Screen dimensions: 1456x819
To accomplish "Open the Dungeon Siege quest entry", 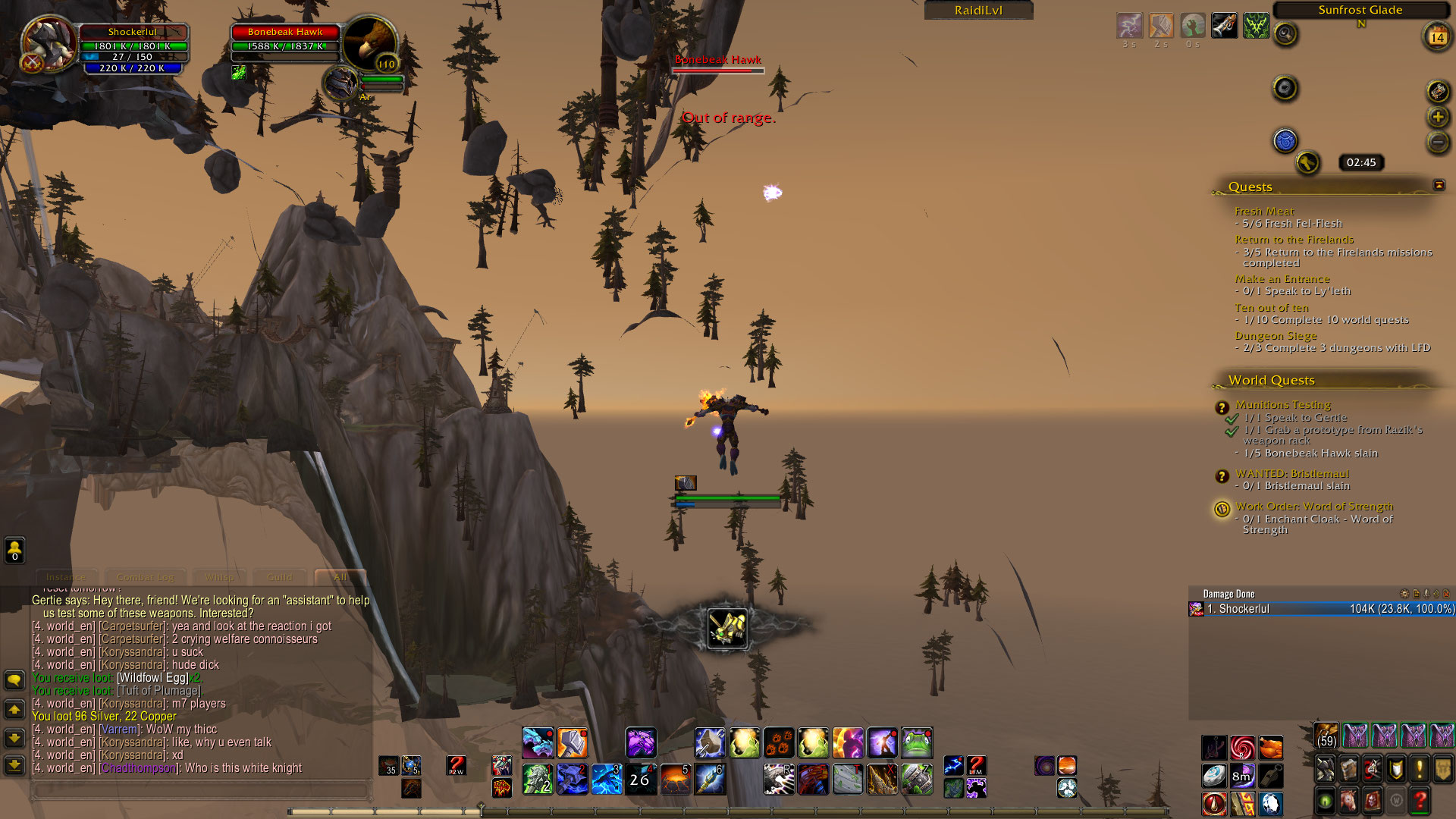I will point(1276,335).
